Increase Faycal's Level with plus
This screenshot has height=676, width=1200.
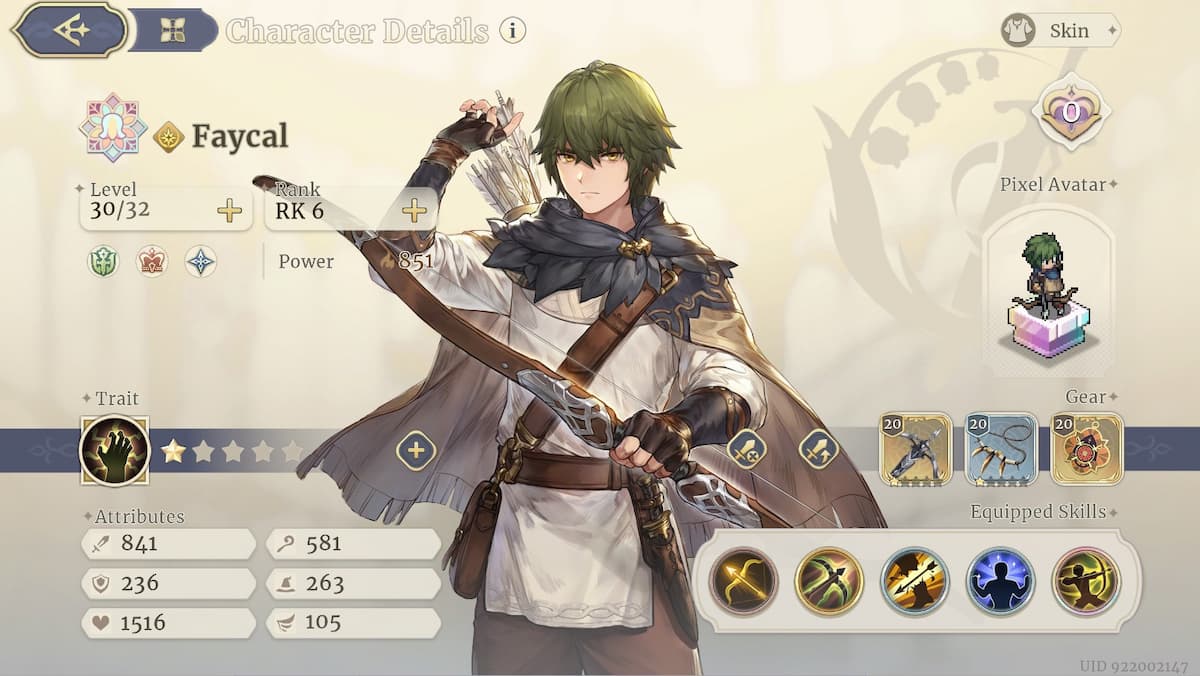(229, 211)
